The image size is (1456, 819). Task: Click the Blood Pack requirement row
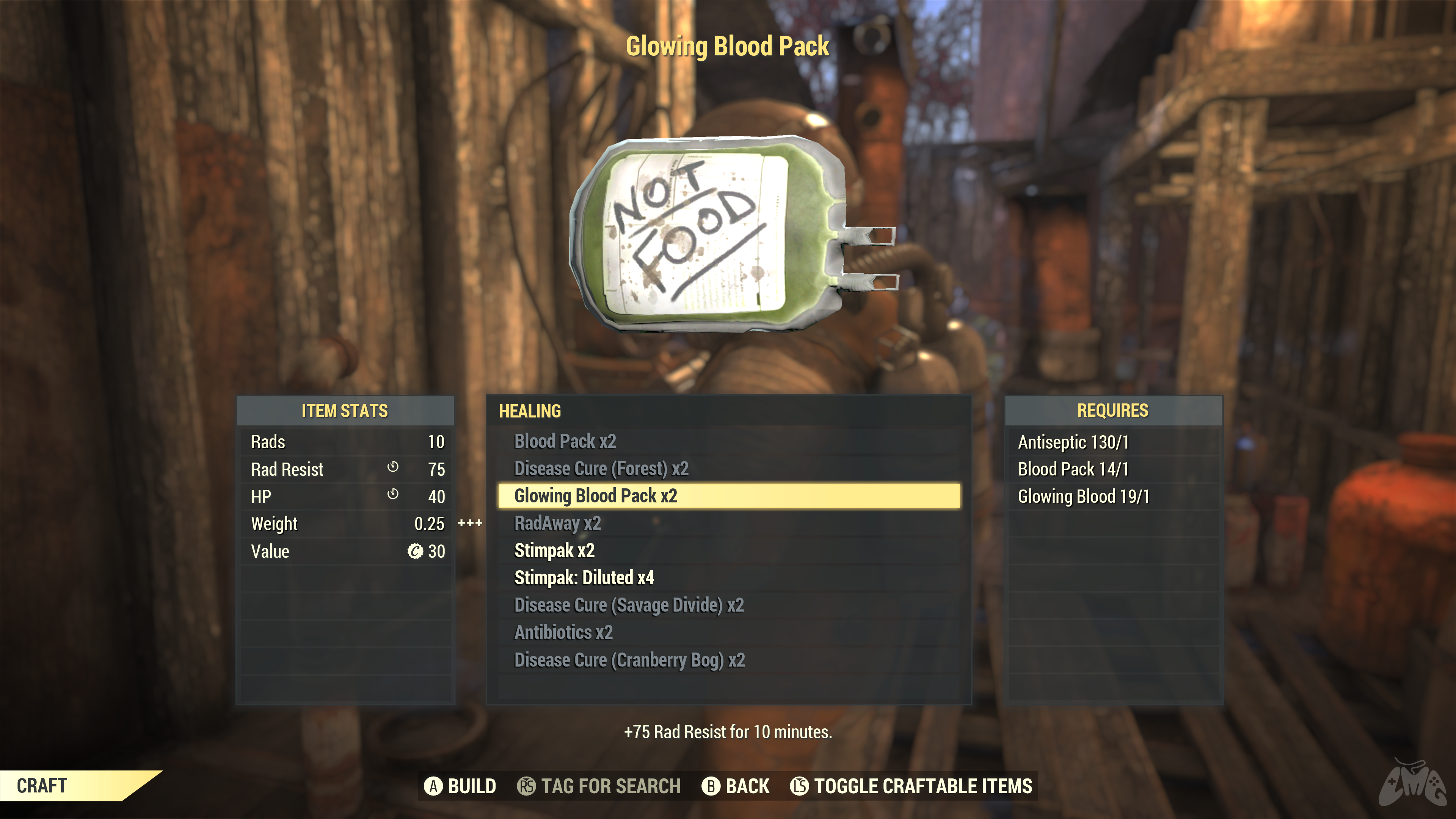pyautogui.click(x=1073, y=469)
